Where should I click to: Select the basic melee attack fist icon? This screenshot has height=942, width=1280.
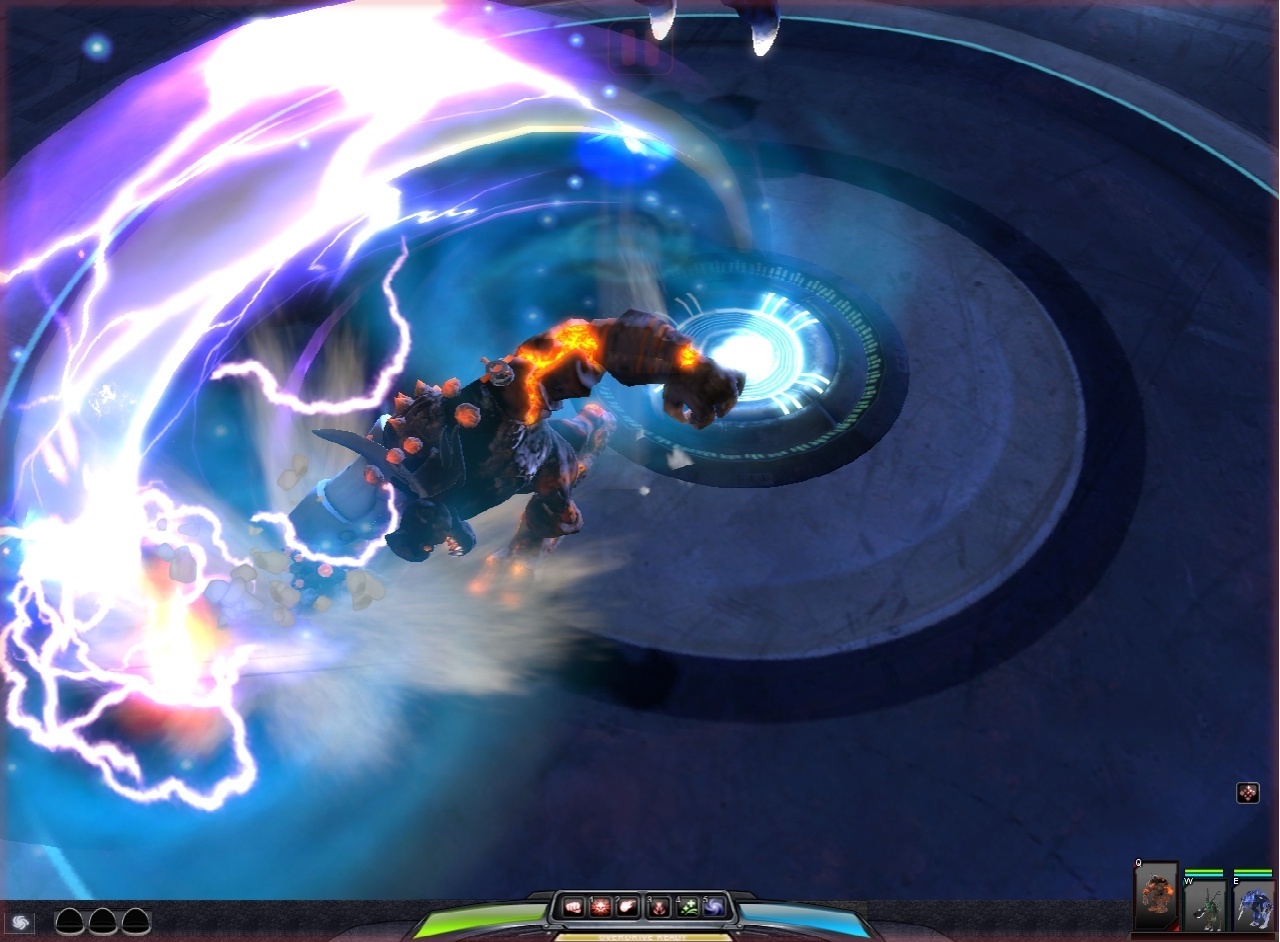pyautogui.click(x=574, y=907)
